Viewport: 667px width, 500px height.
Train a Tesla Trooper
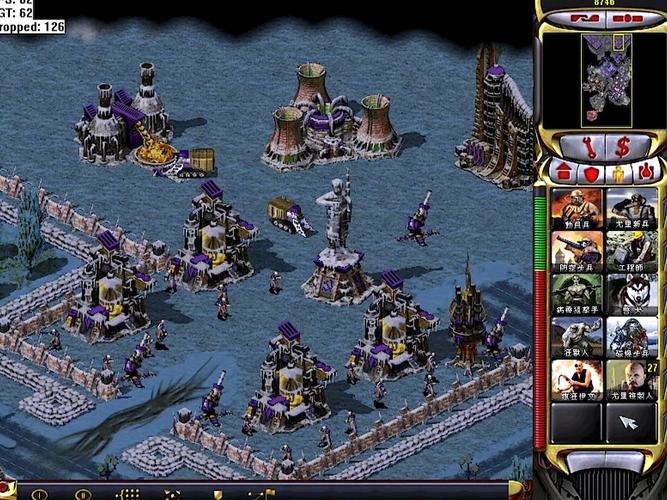pos(631,338)
